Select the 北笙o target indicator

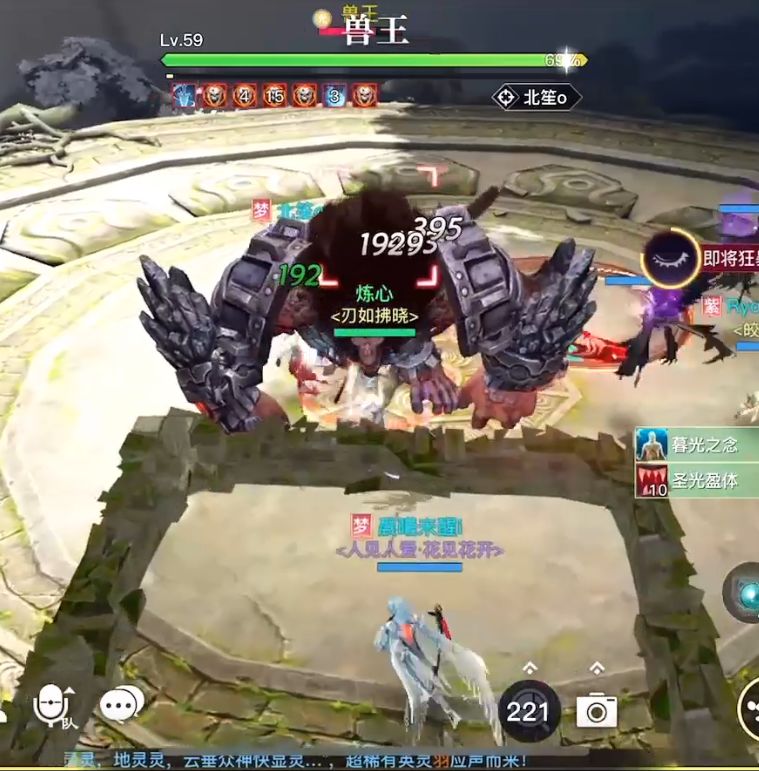(536, 98)
